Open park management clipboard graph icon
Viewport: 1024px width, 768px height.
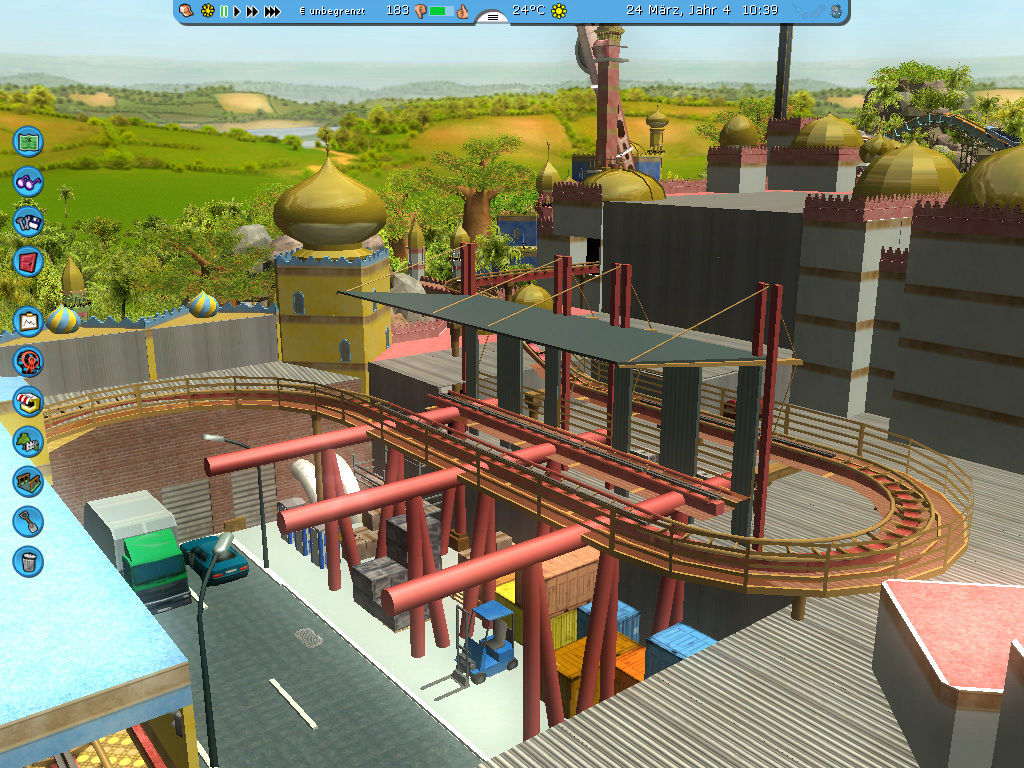click(28, 321)
